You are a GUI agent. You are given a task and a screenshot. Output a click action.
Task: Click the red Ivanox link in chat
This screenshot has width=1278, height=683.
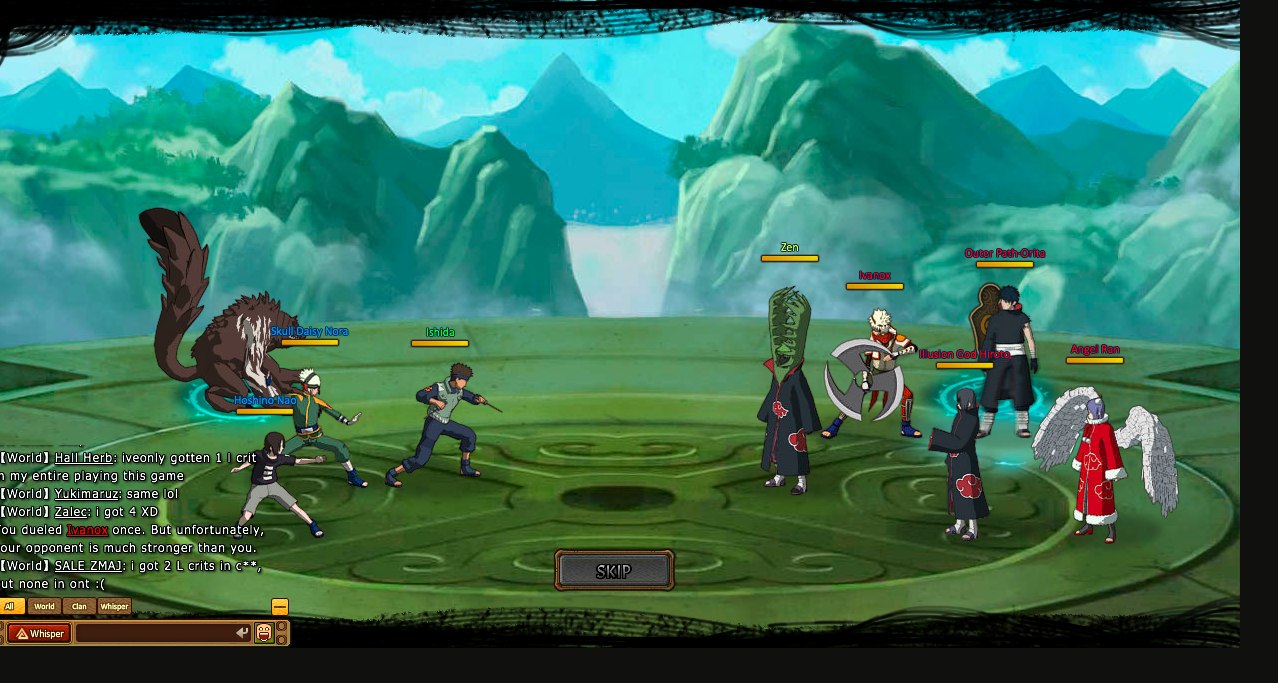[87, 530]
